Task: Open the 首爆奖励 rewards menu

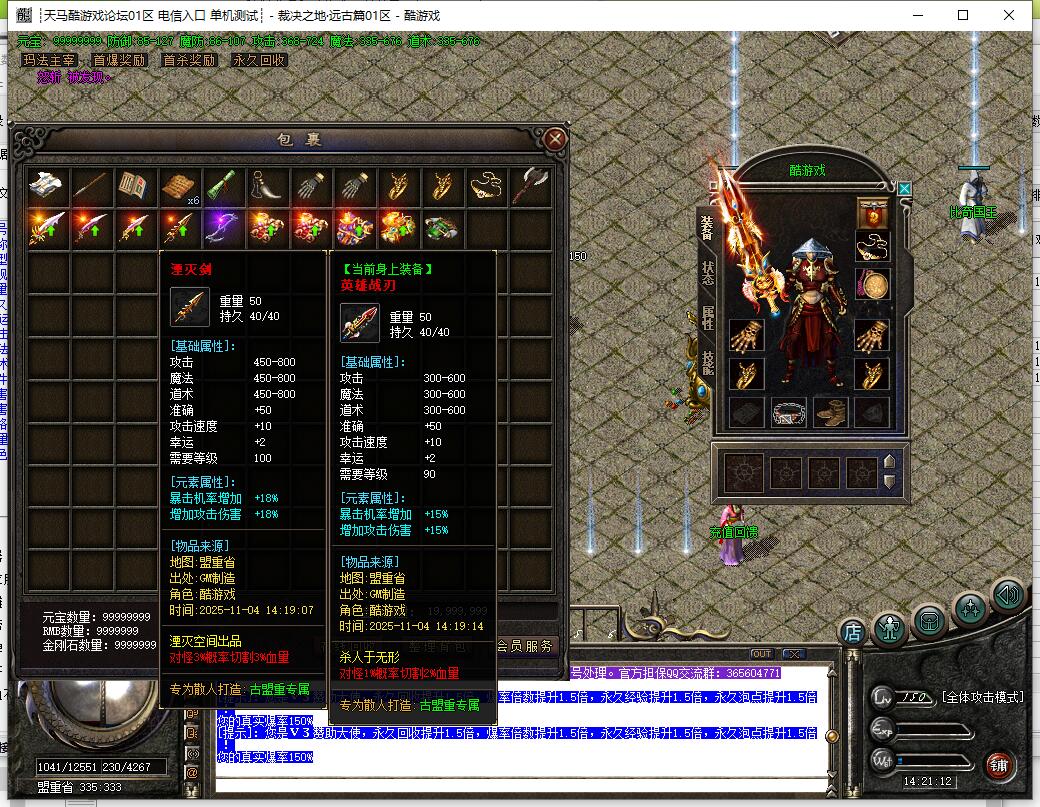Action: (x=119, y=60)
